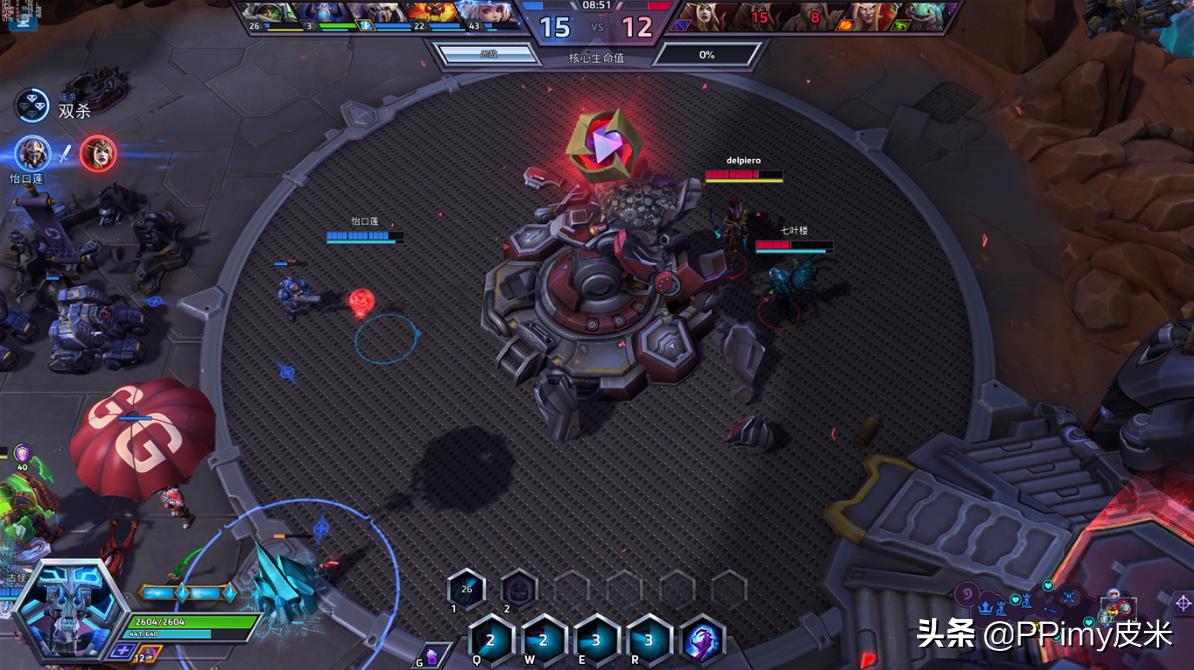Activate the E ability on cooldown
The width and height of the screenshot is (1194, 670).
[x=597, y=640]
